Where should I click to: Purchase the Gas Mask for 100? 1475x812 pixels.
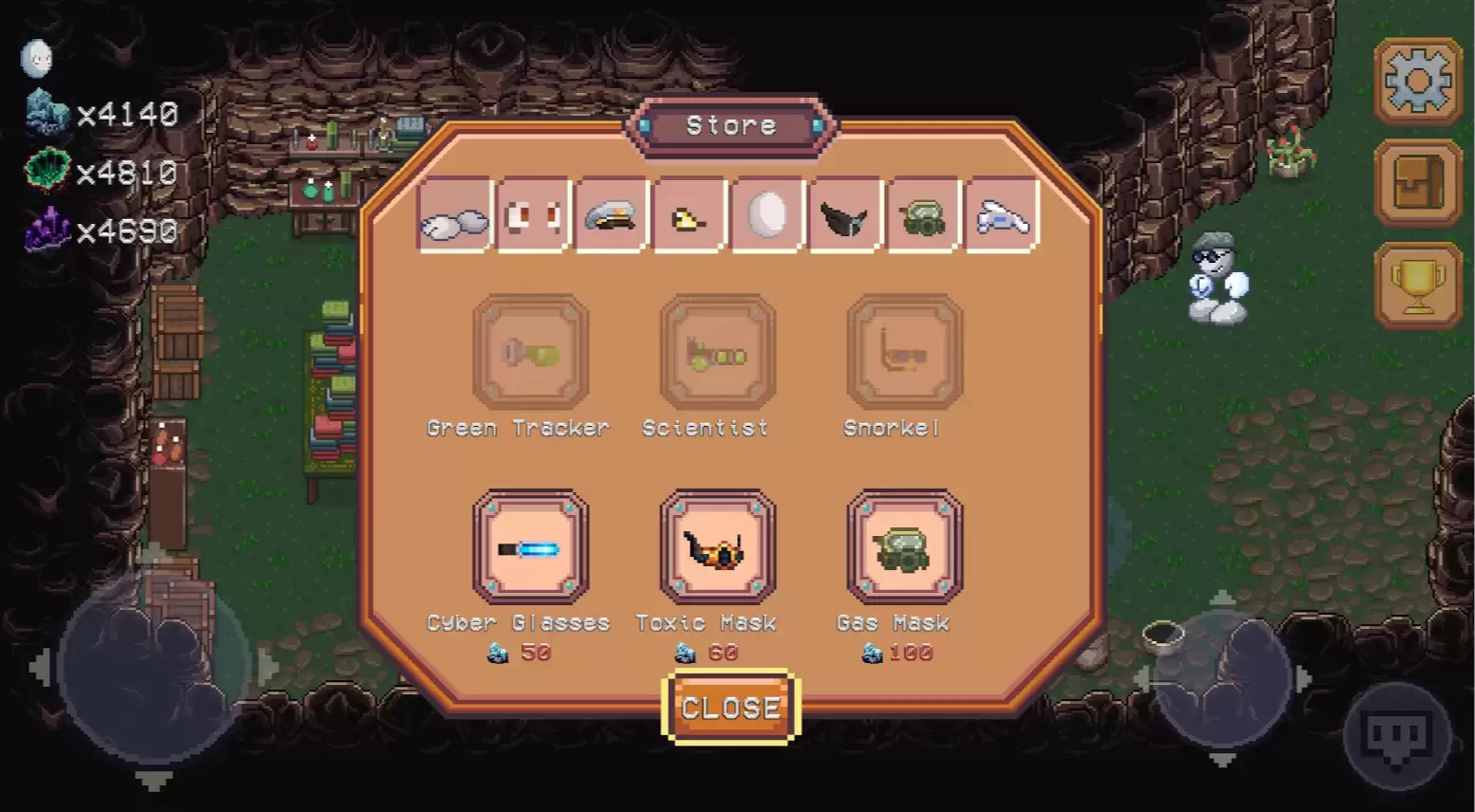click(904, 547)
